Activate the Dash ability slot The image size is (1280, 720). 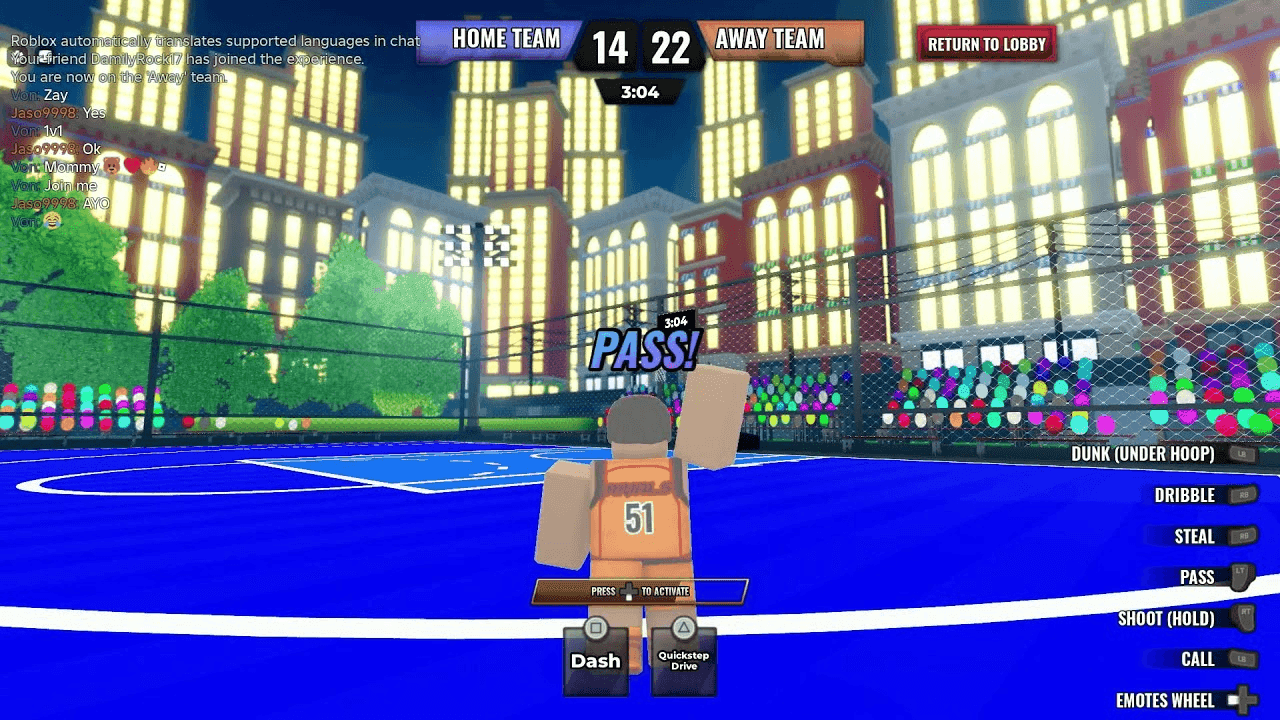596,659
